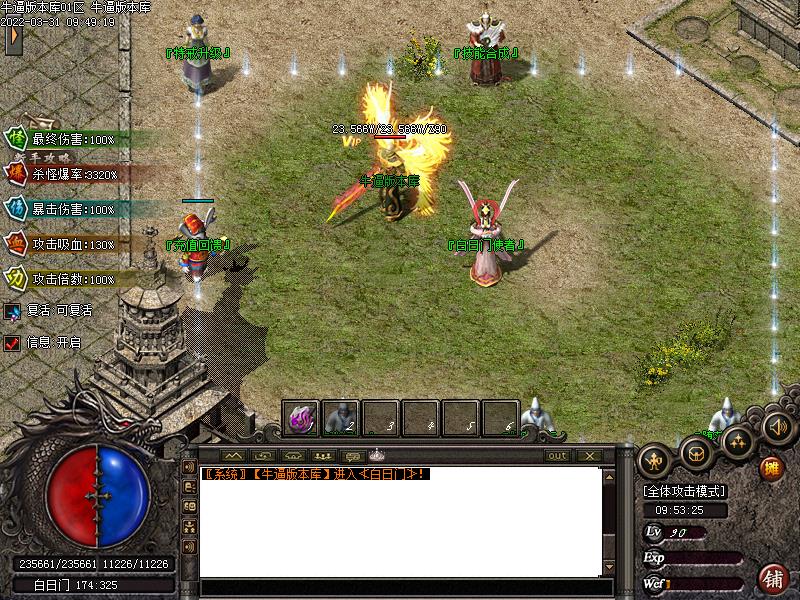Open the red 铺 shop button
This screenshot has height=600, width=800.
(x=773, y=578)
